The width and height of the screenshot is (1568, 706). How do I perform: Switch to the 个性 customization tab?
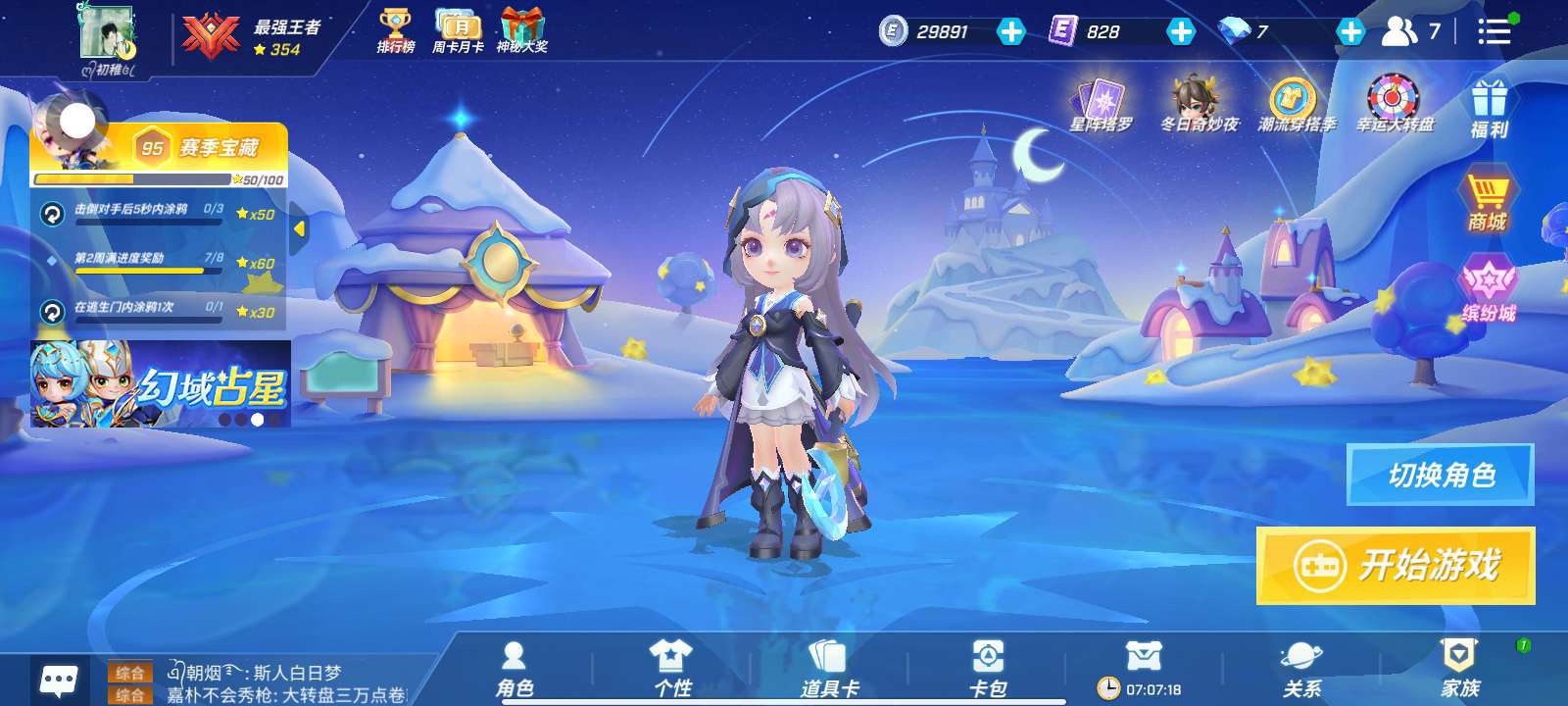[x=671, y=669]
